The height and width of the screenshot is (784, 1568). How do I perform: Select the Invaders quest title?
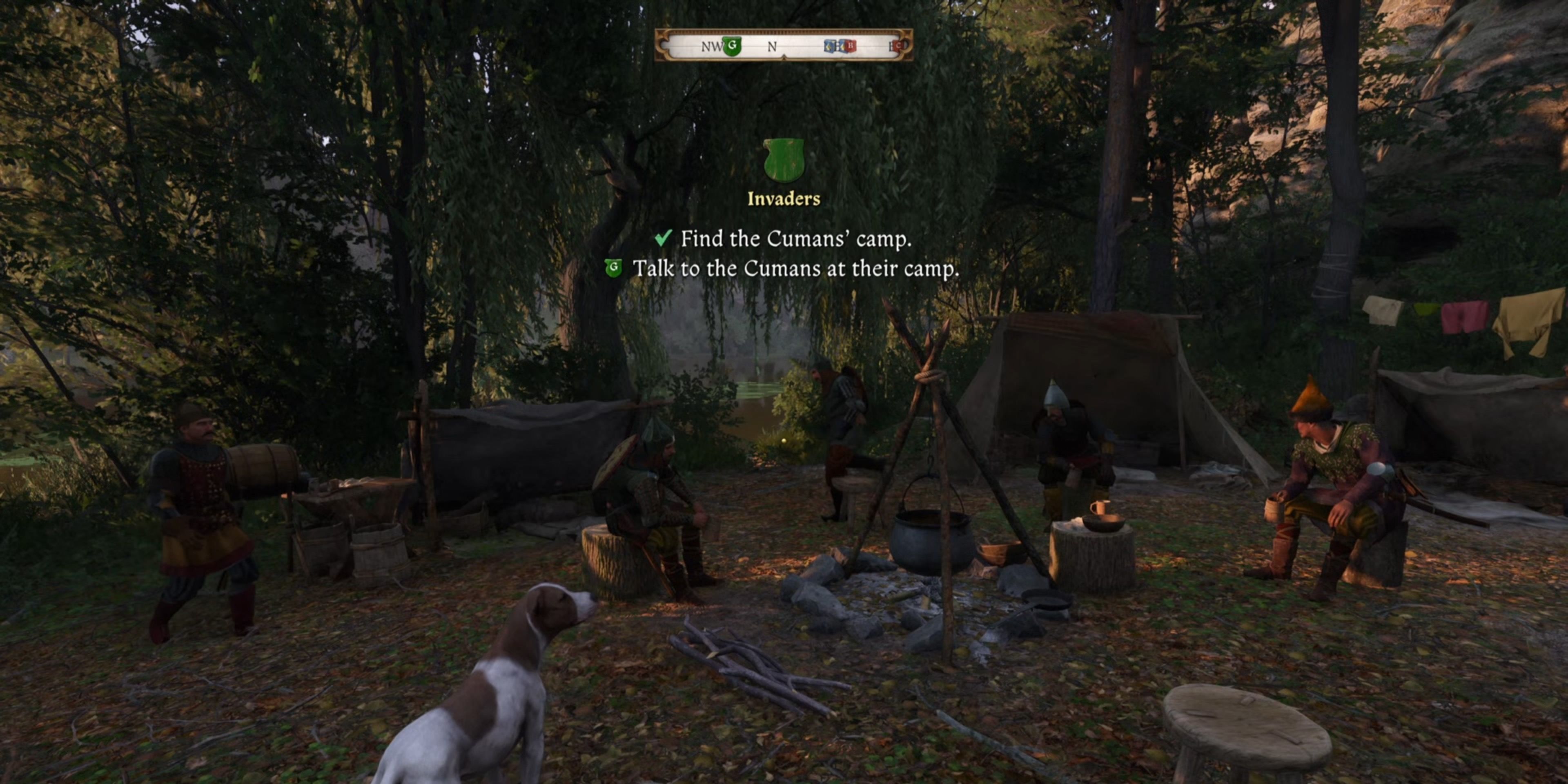click(784, 199)
